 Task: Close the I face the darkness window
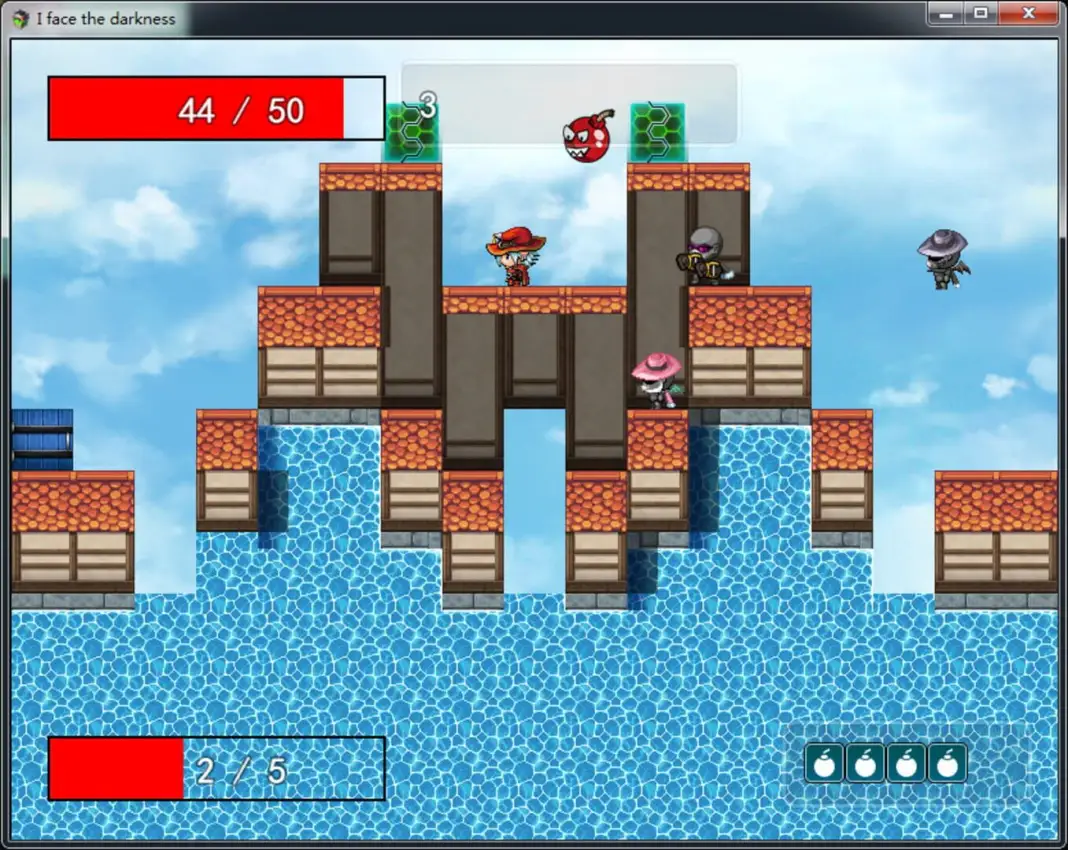1029,14
